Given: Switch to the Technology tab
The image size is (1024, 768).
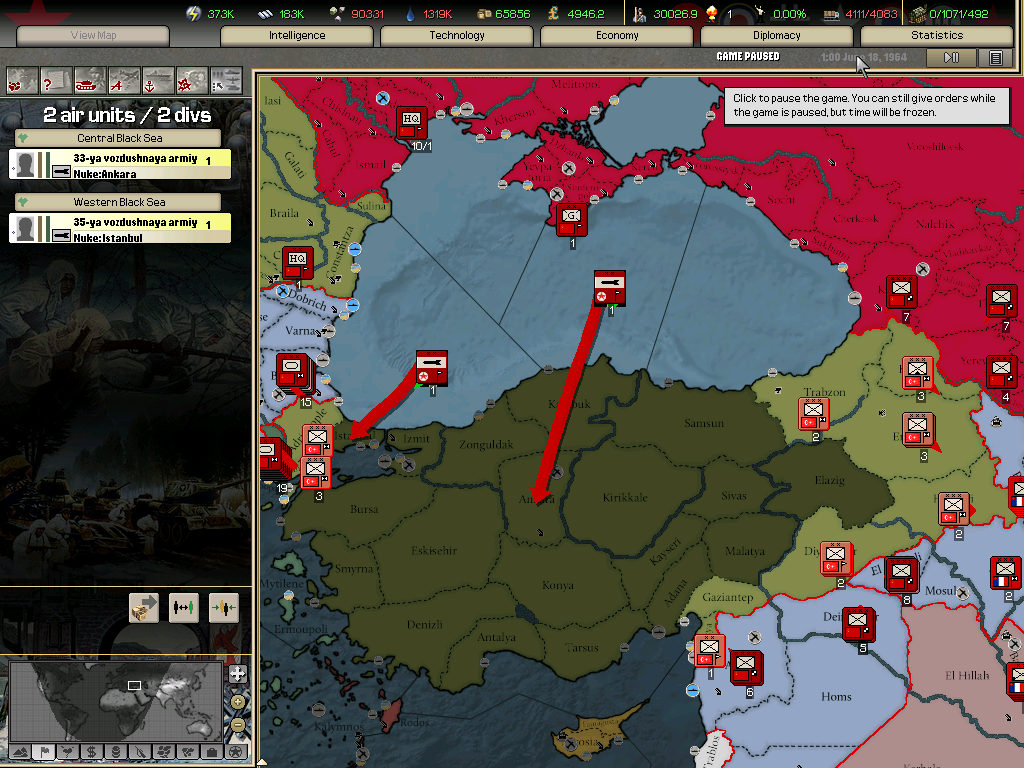Looking at the screenshot, I should (x=457, y=35).
